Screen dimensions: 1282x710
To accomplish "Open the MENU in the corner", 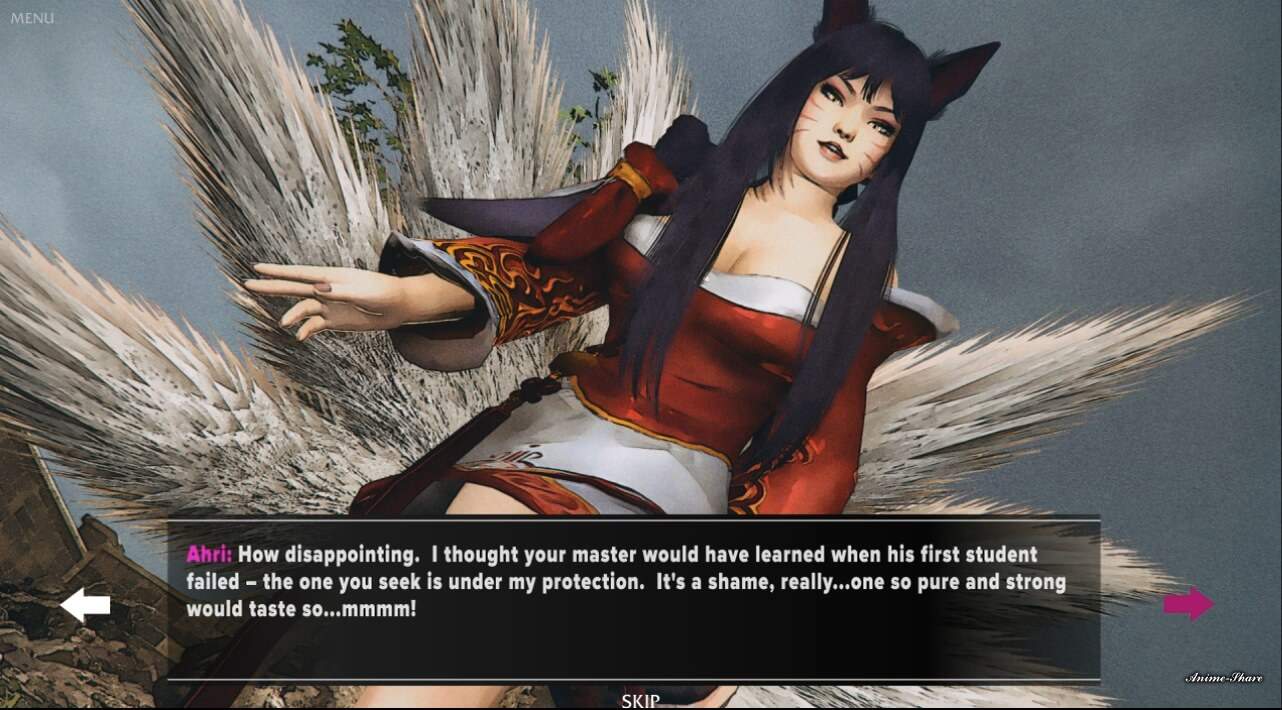I will click(x=32, y=18).
